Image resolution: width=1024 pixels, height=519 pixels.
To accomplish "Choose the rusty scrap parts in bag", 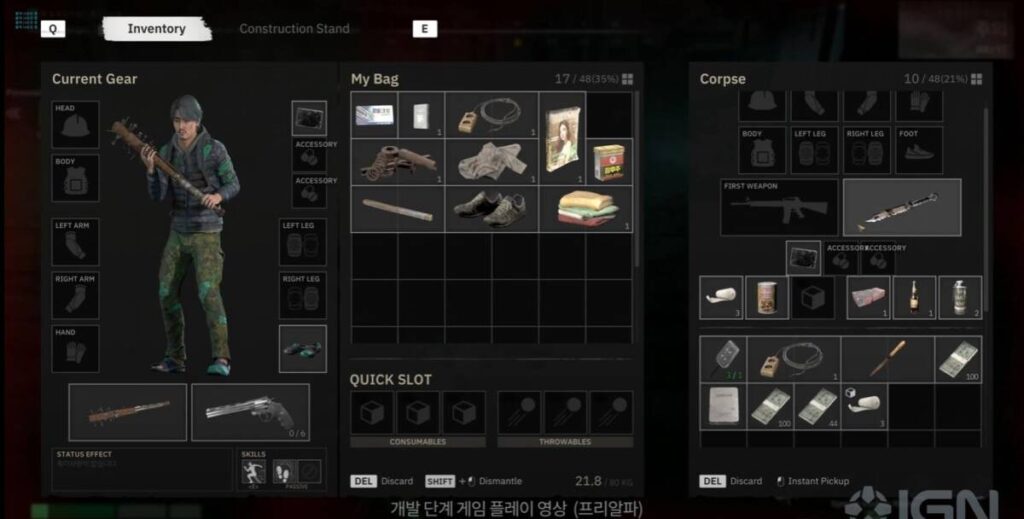I will click(x=397, y=161).
